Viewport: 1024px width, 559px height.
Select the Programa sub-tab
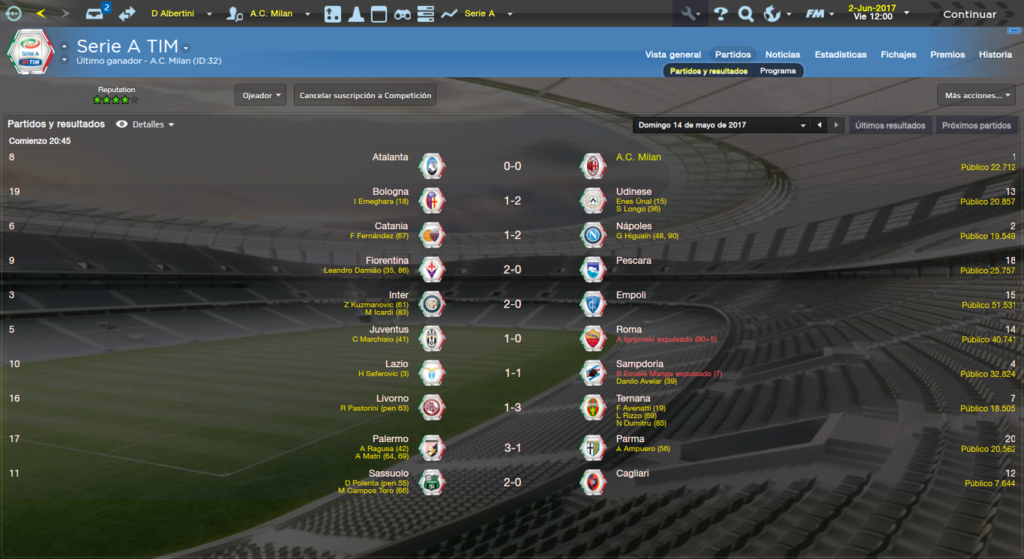(x=778, y=71)
